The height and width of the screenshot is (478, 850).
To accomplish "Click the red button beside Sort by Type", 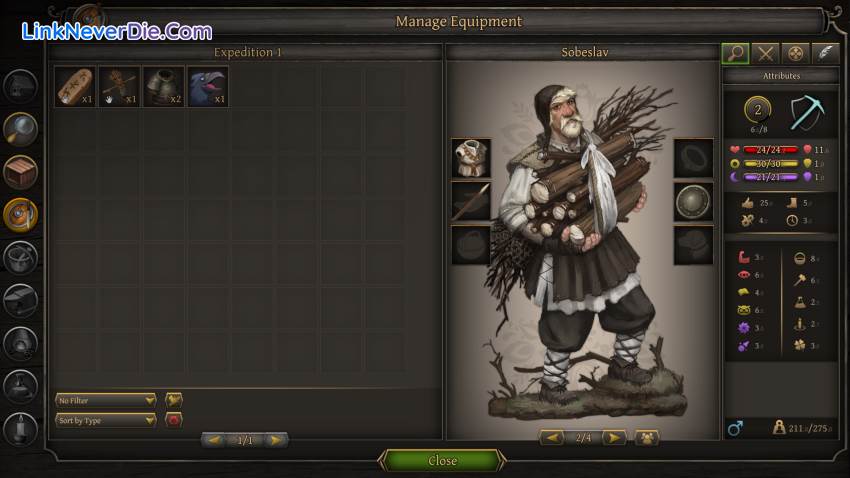I will pos(173,420).
